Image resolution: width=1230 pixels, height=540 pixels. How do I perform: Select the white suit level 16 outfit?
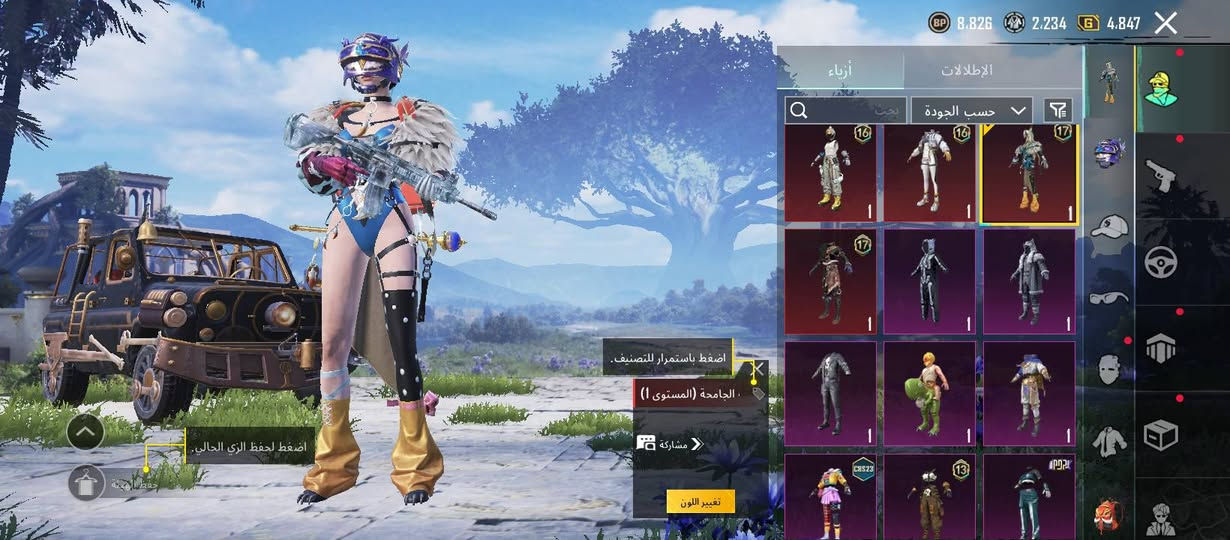(x=929, y=172)
